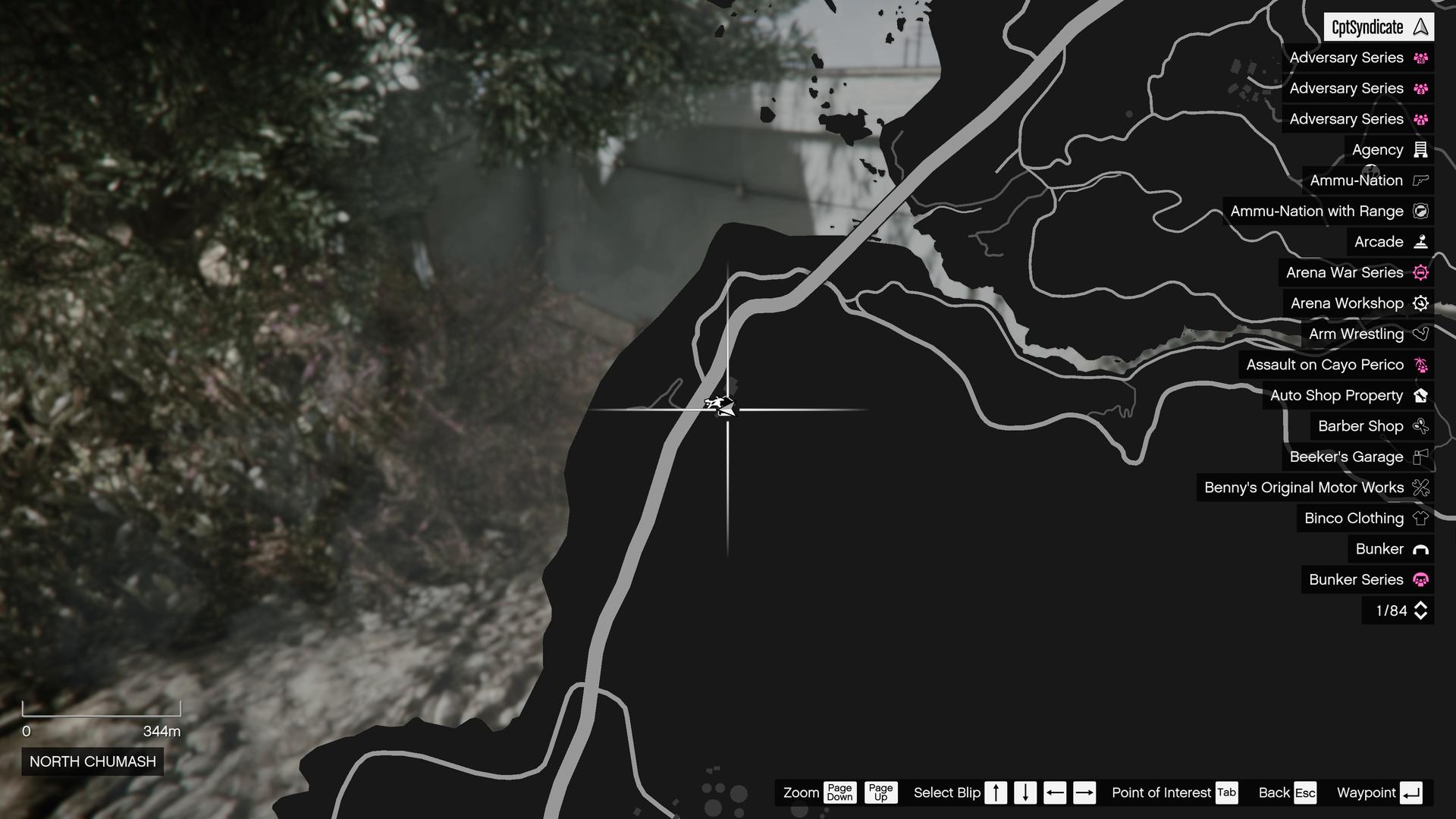Click the Assault on Cayo Perico icon
Viewport: 1456px width, 819px height.
[1420, 365]
